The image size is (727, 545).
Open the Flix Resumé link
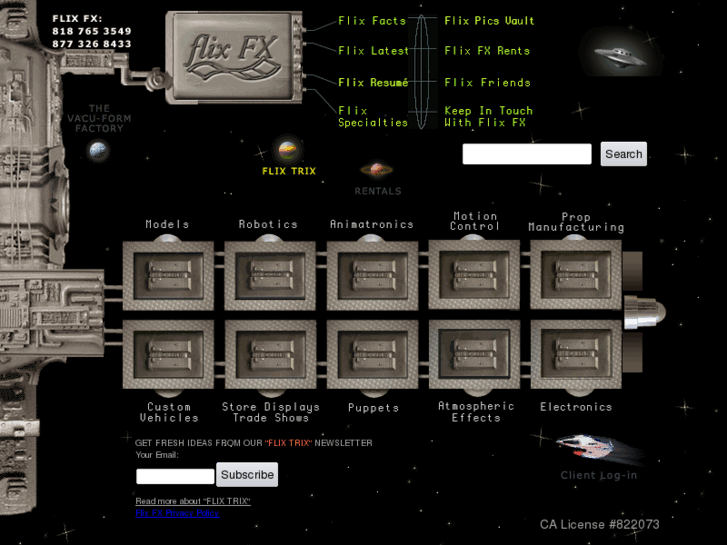pyautogui.click(x=373, y=83)
